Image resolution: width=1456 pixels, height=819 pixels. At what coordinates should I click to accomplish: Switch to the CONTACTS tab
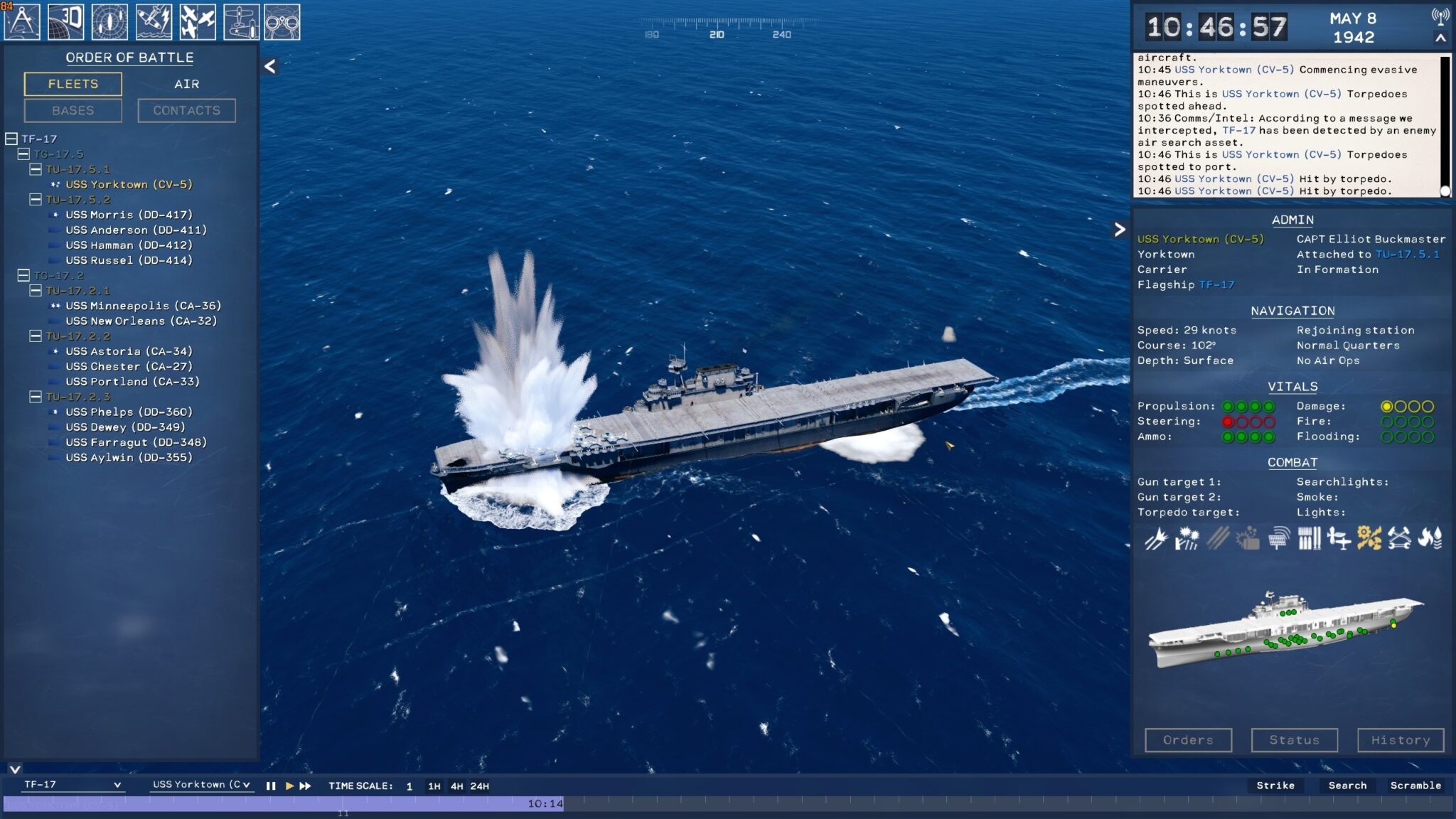pos(187,110)
